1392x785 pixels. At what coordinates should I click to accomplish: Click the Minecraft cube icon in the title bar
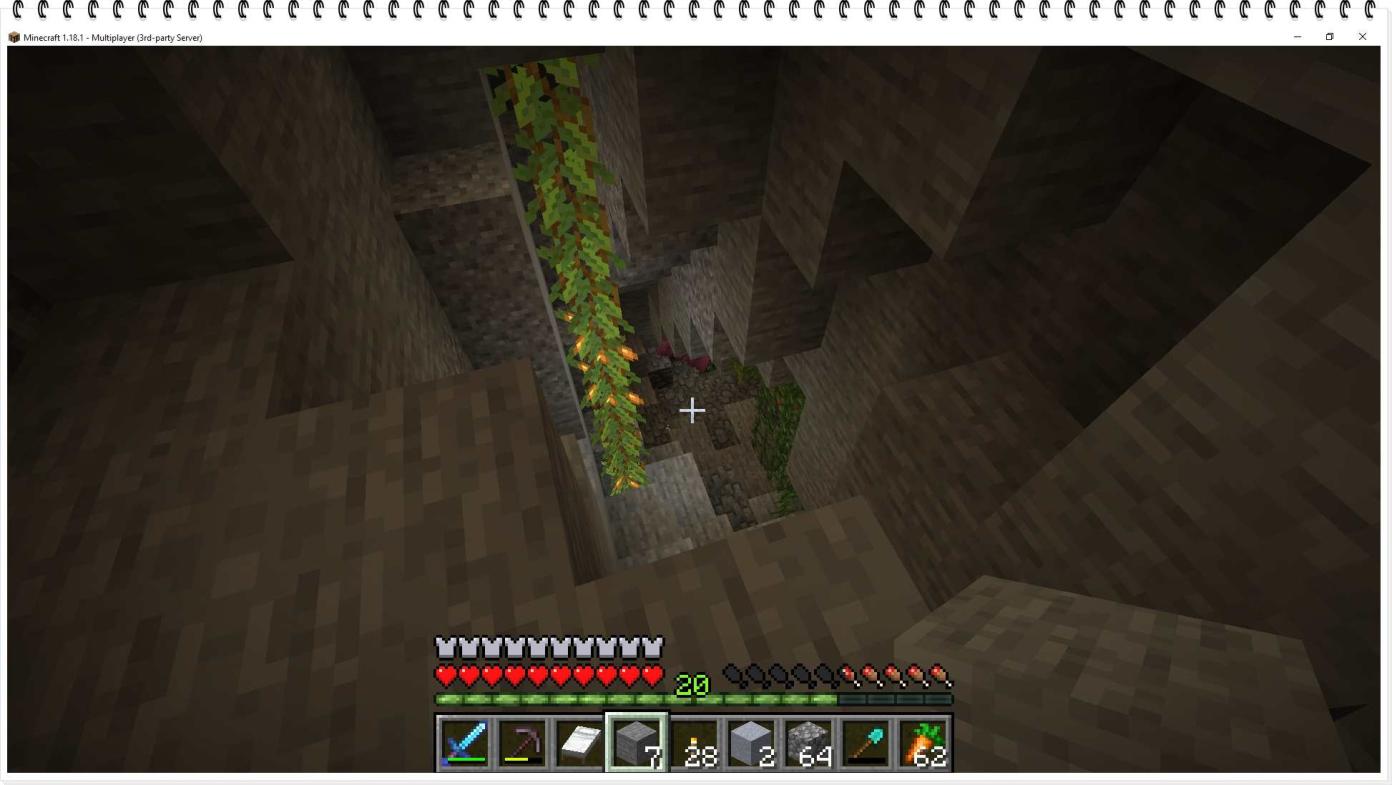pyautogui.click(x=13, y=37)
